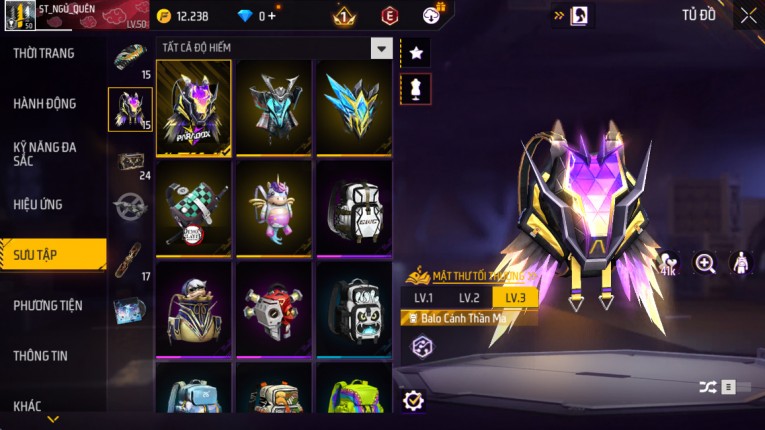Click the magnifier zoom preview icon
This screenshot has width=765, height=430.
coord(705,264)
